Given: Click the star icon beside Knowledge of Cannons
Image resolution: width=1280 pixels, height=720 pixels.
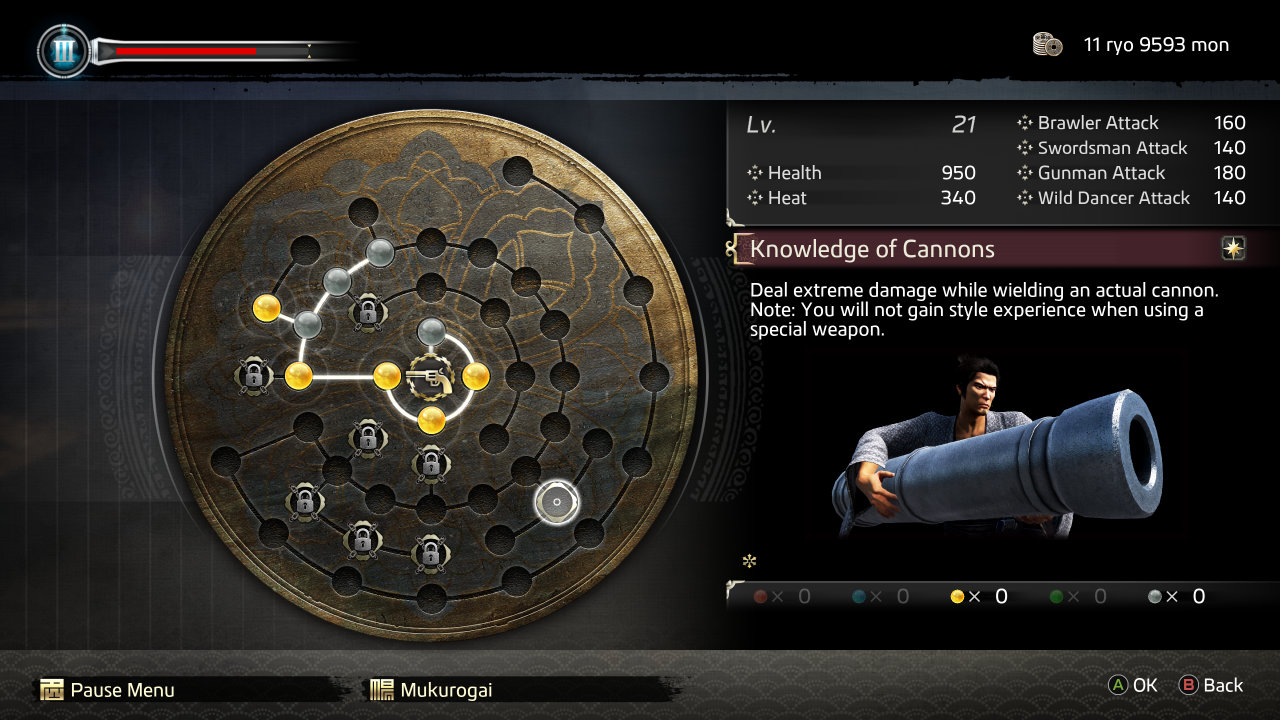Looking at the screenshot, I should click(1233, 249).
